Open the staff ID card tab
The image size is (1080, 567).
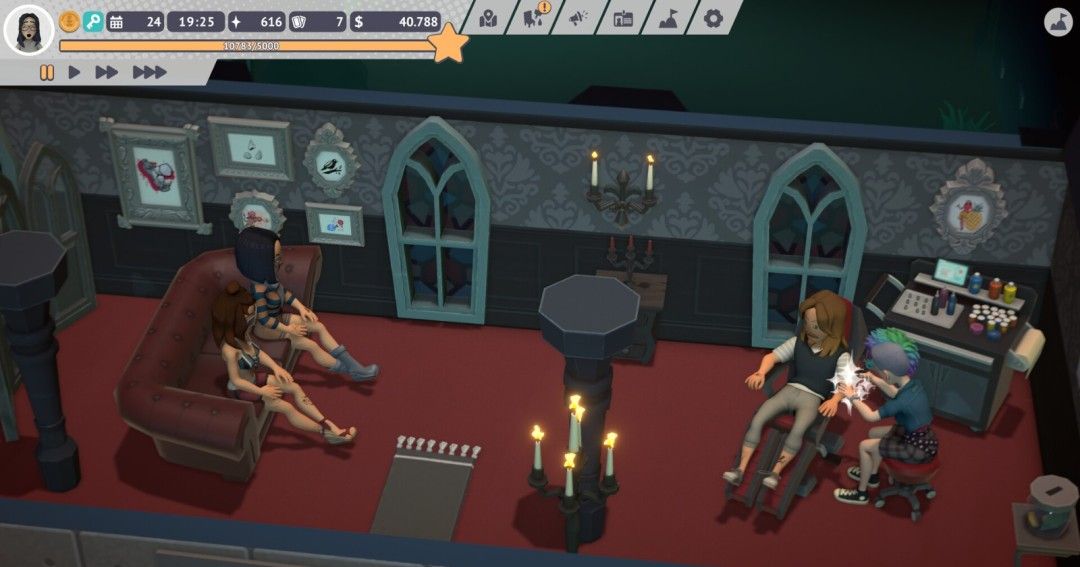point(623,18)
